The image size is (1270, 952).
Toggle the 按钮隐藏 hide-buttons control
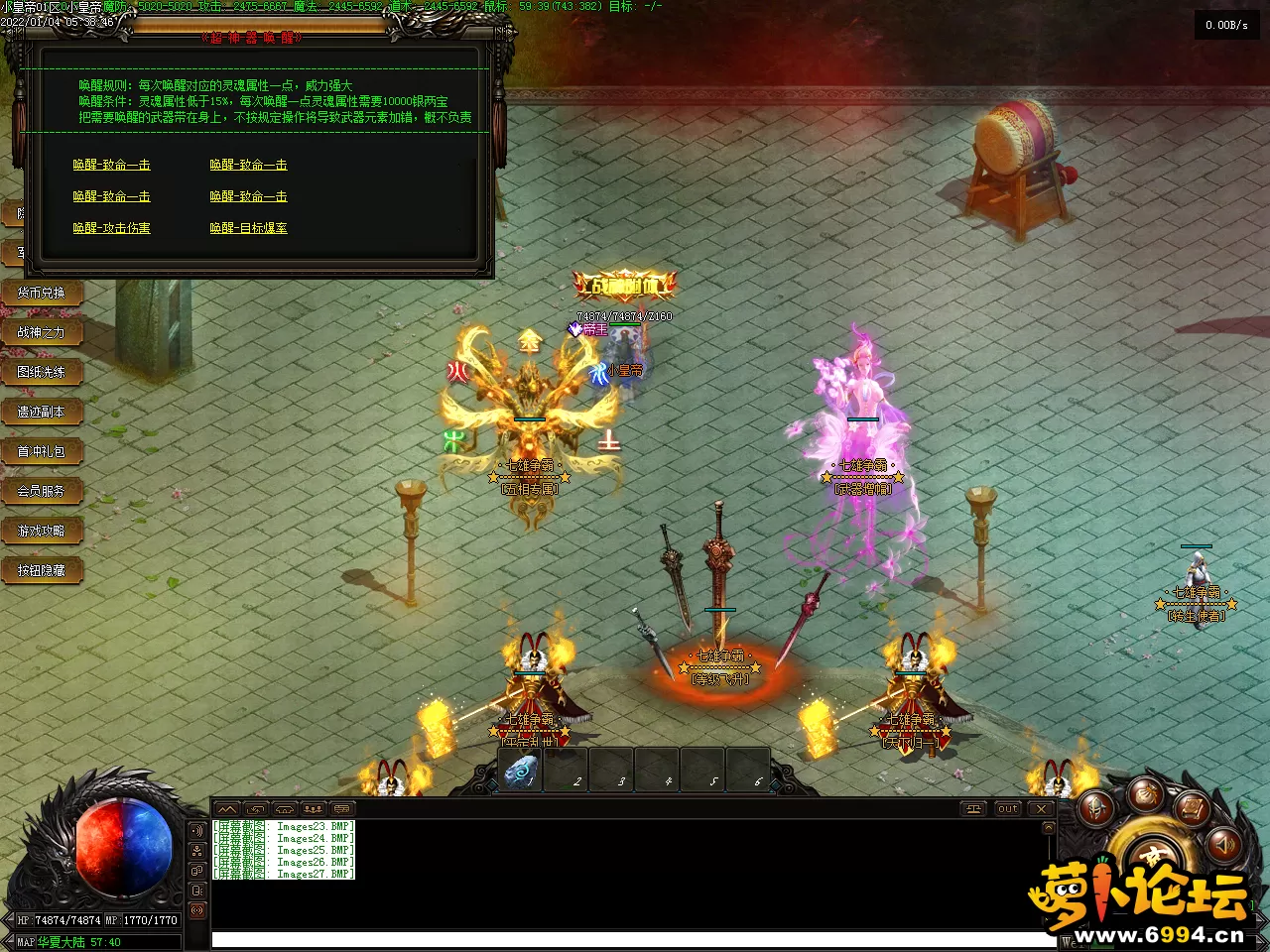[x=41, y=570]
